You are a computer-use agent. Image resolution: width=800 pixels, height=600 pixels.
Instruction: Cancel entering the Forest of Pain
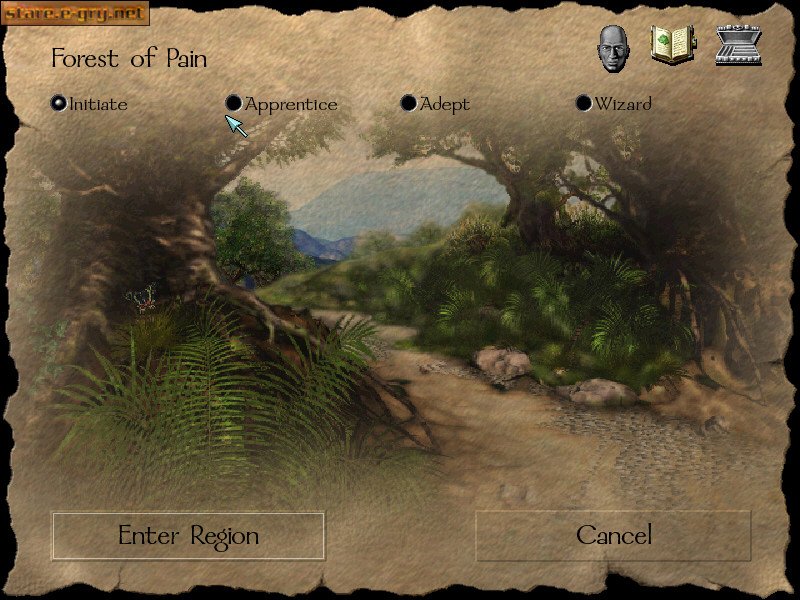[x=613, y=536]
